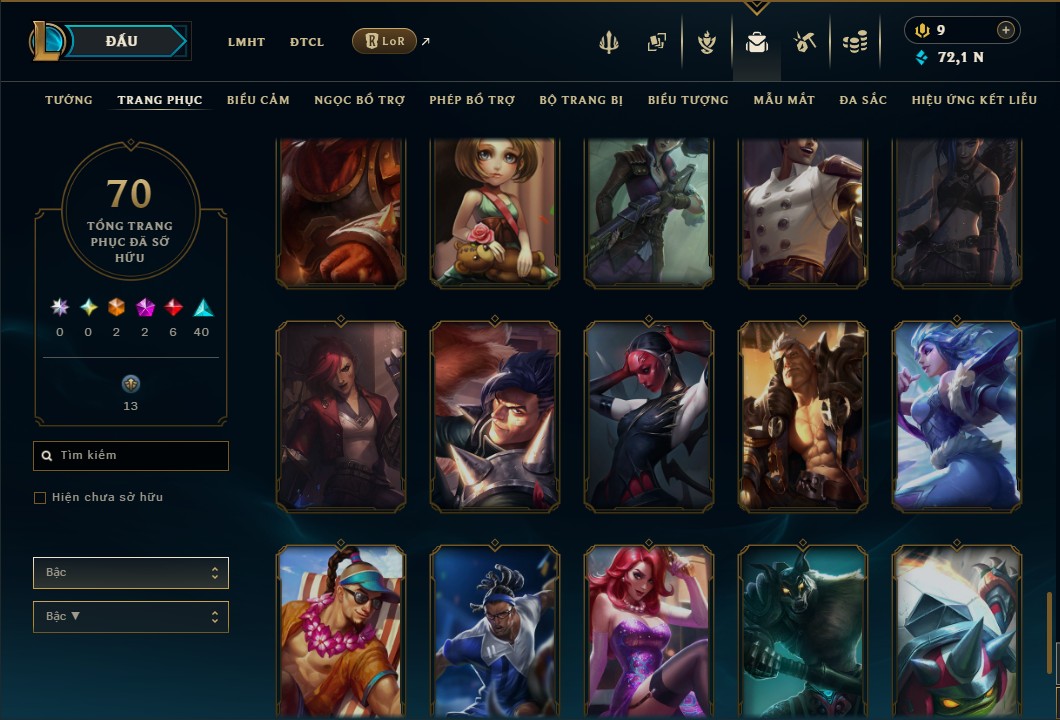Open the BIỂU TƯỢNG tab
Screen dimensions: 1060x720
click(688, 100)
